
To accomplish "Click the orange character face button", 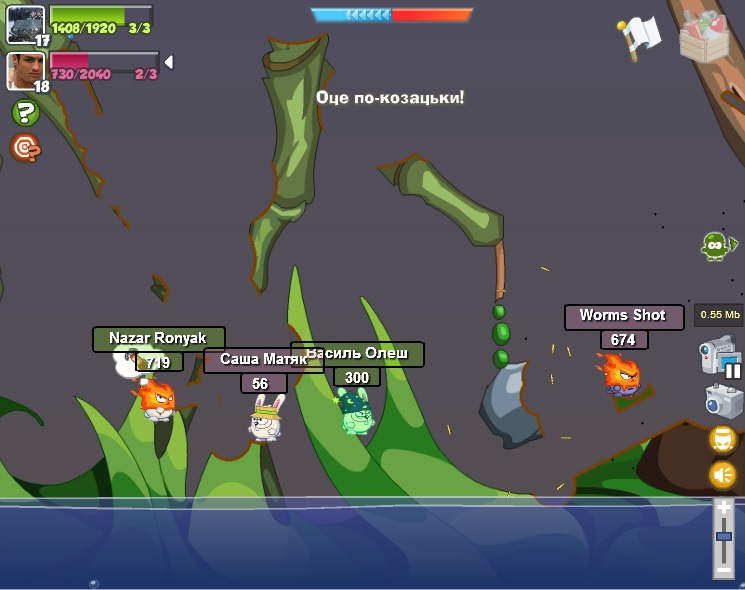I will [x=723, y=439].
